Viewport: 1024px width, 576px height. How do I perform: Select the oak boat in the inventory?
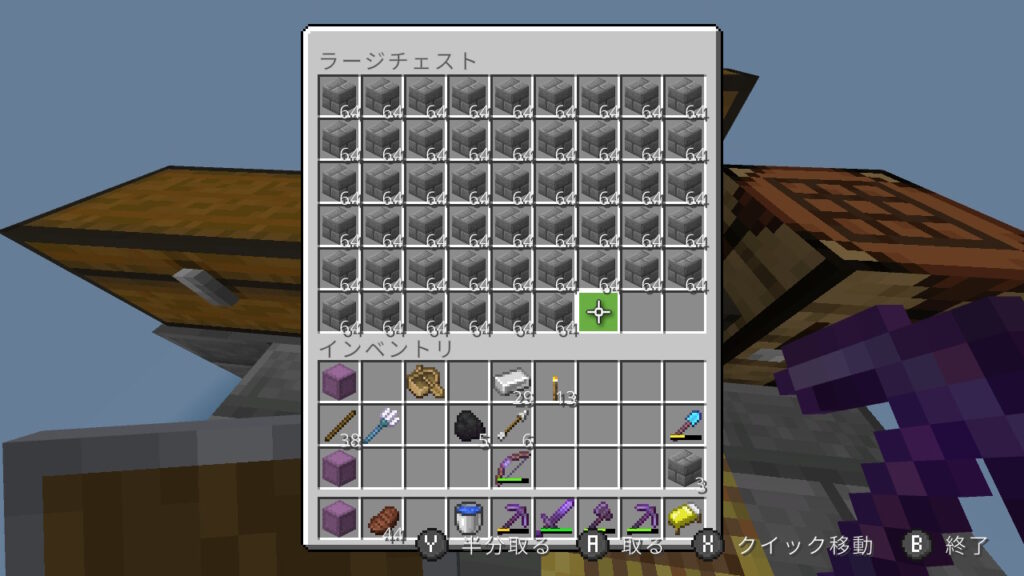(426, 381)
